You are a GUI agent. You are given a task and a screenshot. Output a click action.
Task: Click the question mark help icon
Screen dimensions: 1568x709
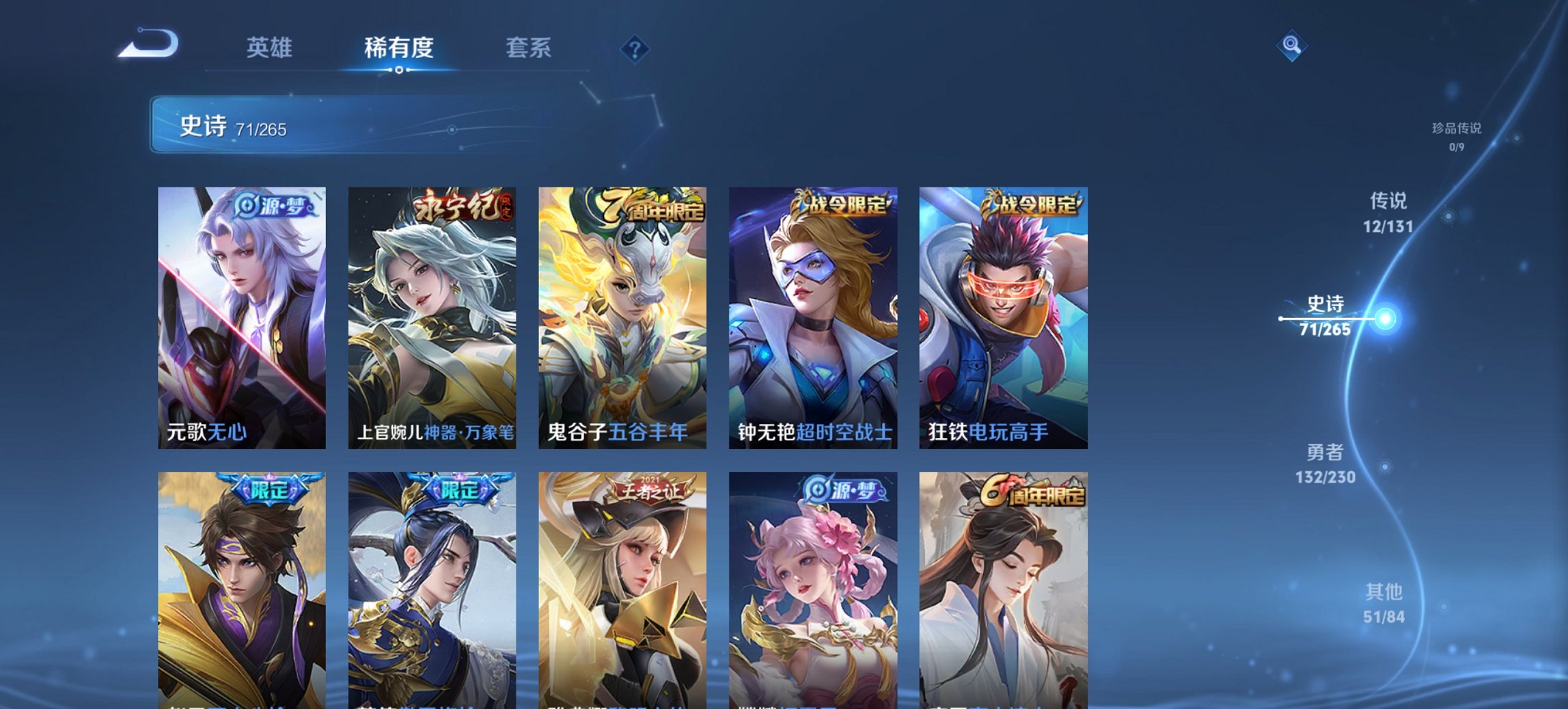pos(635,49)
